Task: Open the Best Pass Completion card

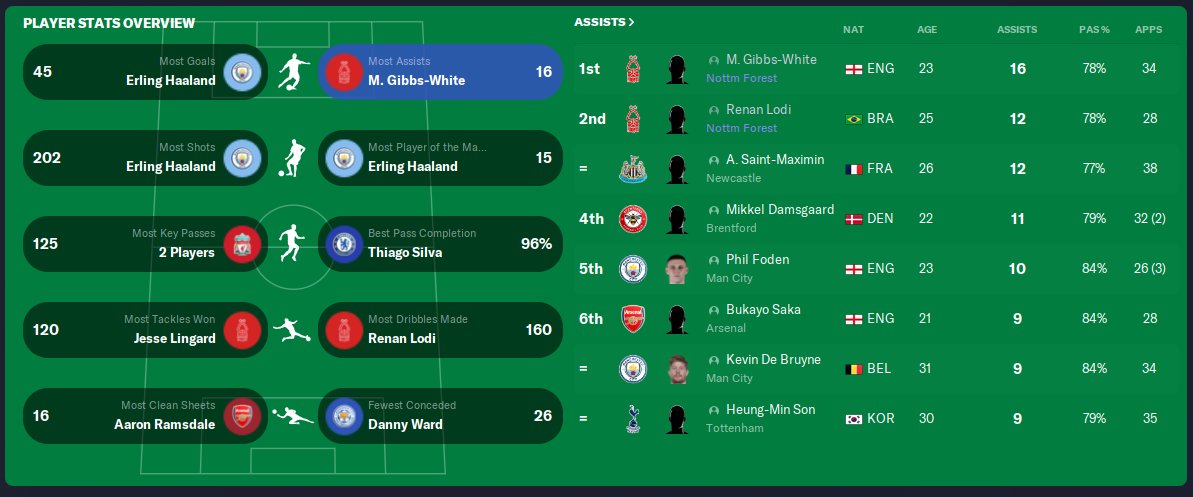Action: click(x=440, y=244)
